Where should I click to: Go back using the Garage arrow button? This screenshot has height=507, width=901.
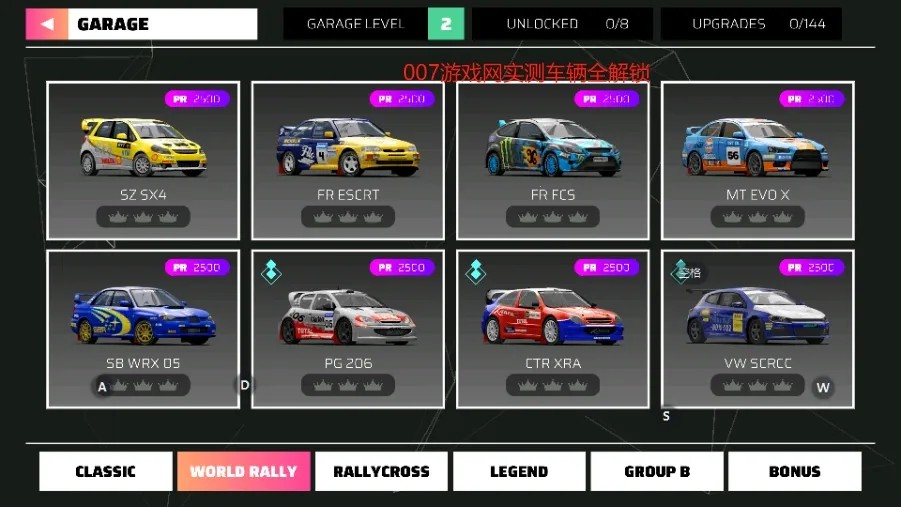tap(47, 24)
